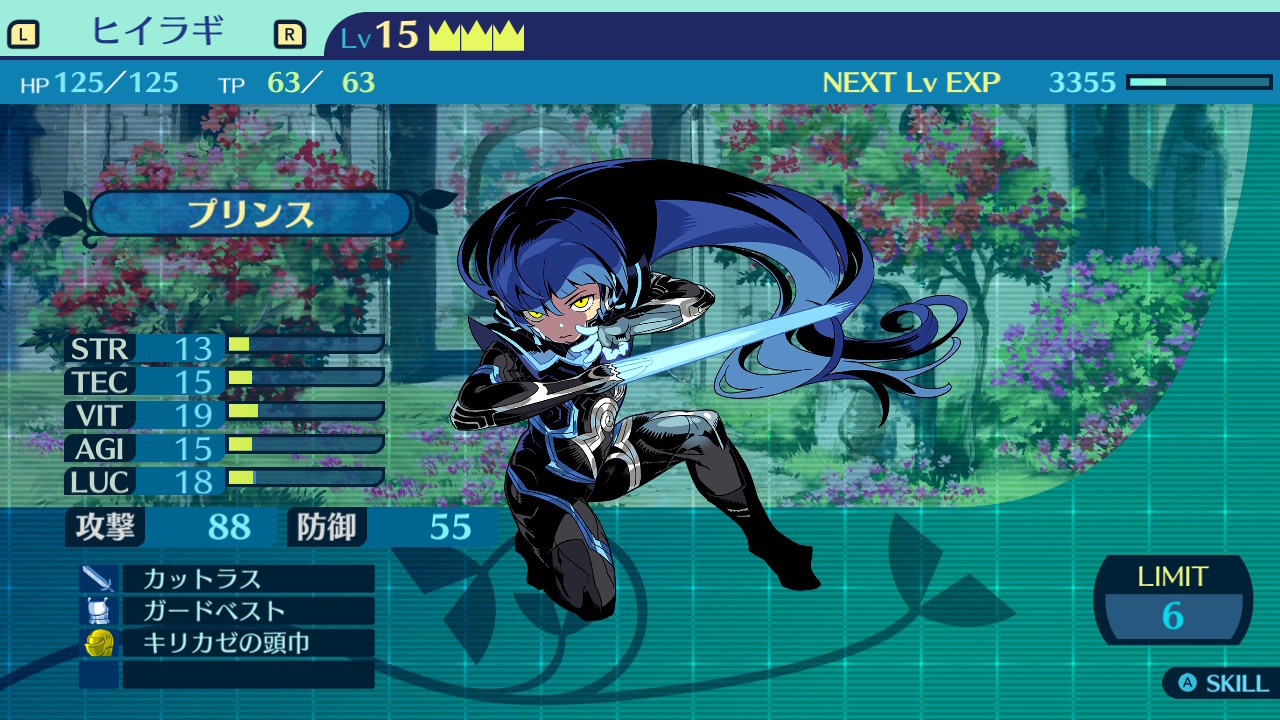Viewport: 1280px width, 720px height.
Task: Select the ガードベスト armor slot
Action: coord(247,611)
